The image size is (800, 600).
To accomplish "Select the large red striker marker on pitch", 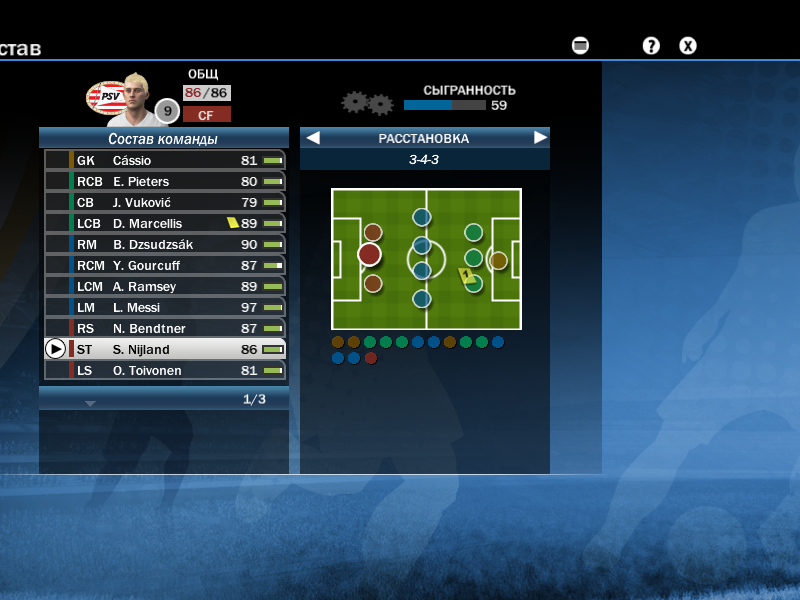I will pyautogui.click(x=370, y=254).
